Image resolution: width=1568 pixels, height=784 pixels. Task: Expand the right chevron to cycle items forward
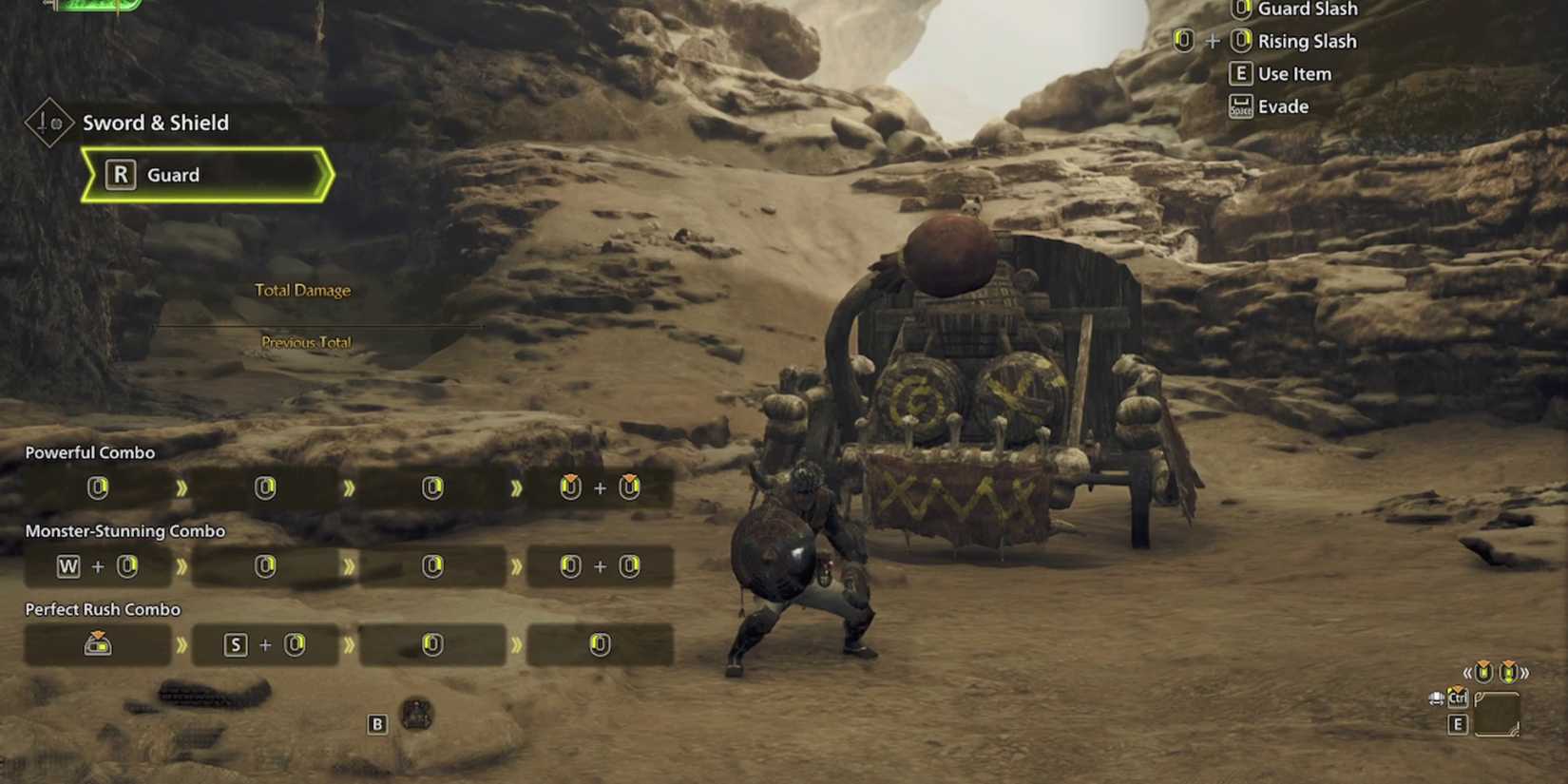tap(1526, 672)
